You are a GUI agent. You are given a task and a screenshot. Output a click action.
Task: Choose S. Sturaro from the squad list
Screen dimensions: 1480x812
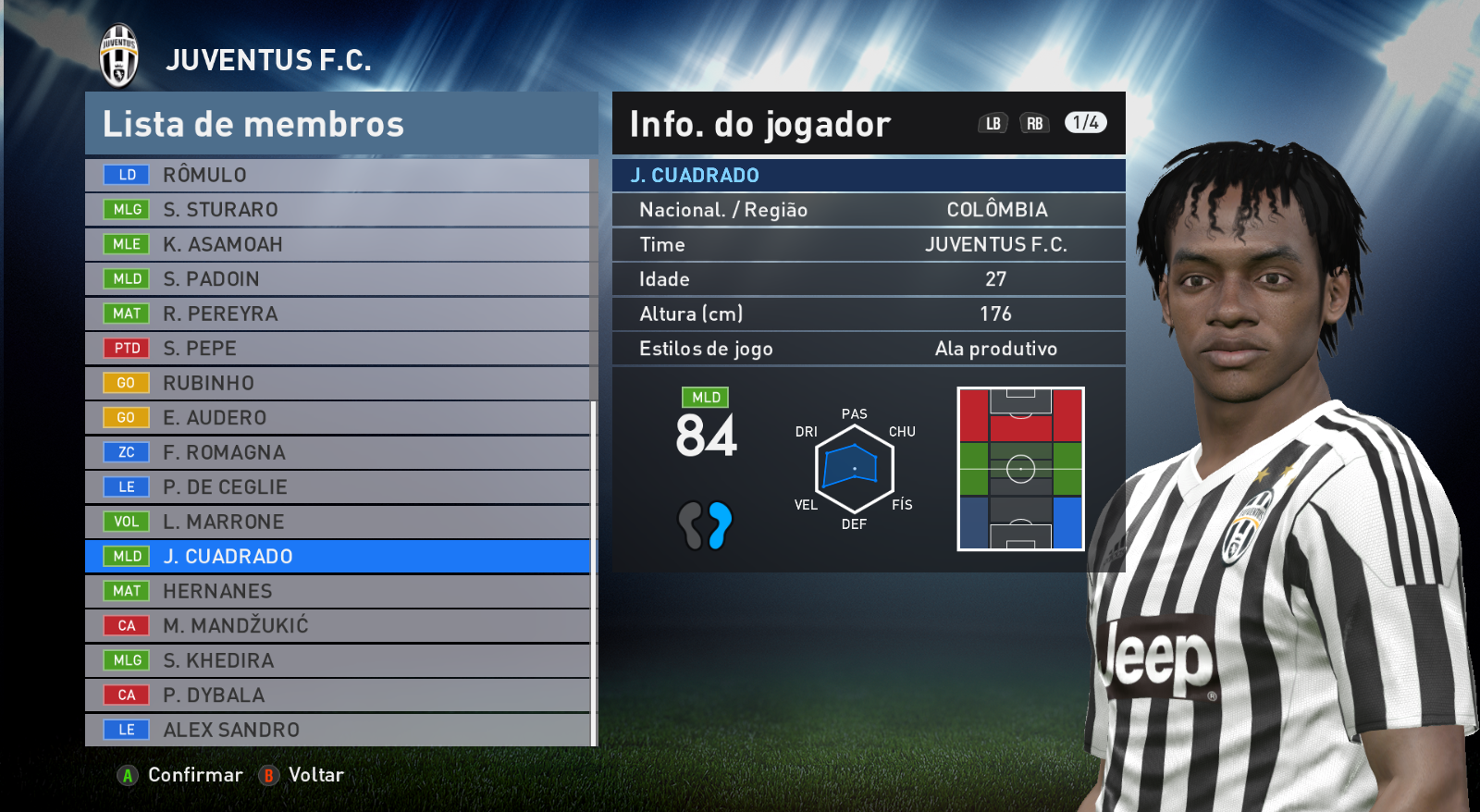click(x=338, y=210)
